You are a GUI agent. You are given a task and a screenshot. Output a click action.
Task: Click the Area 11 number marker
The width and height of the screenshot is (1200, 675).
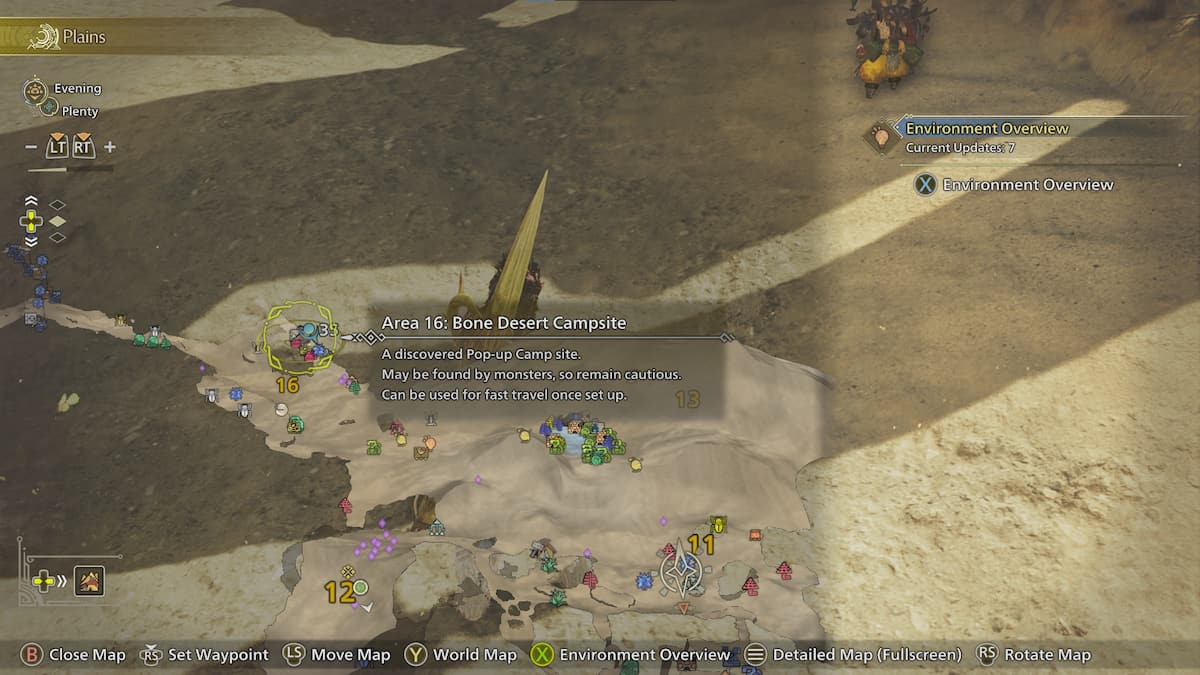(x=701, y=545)
